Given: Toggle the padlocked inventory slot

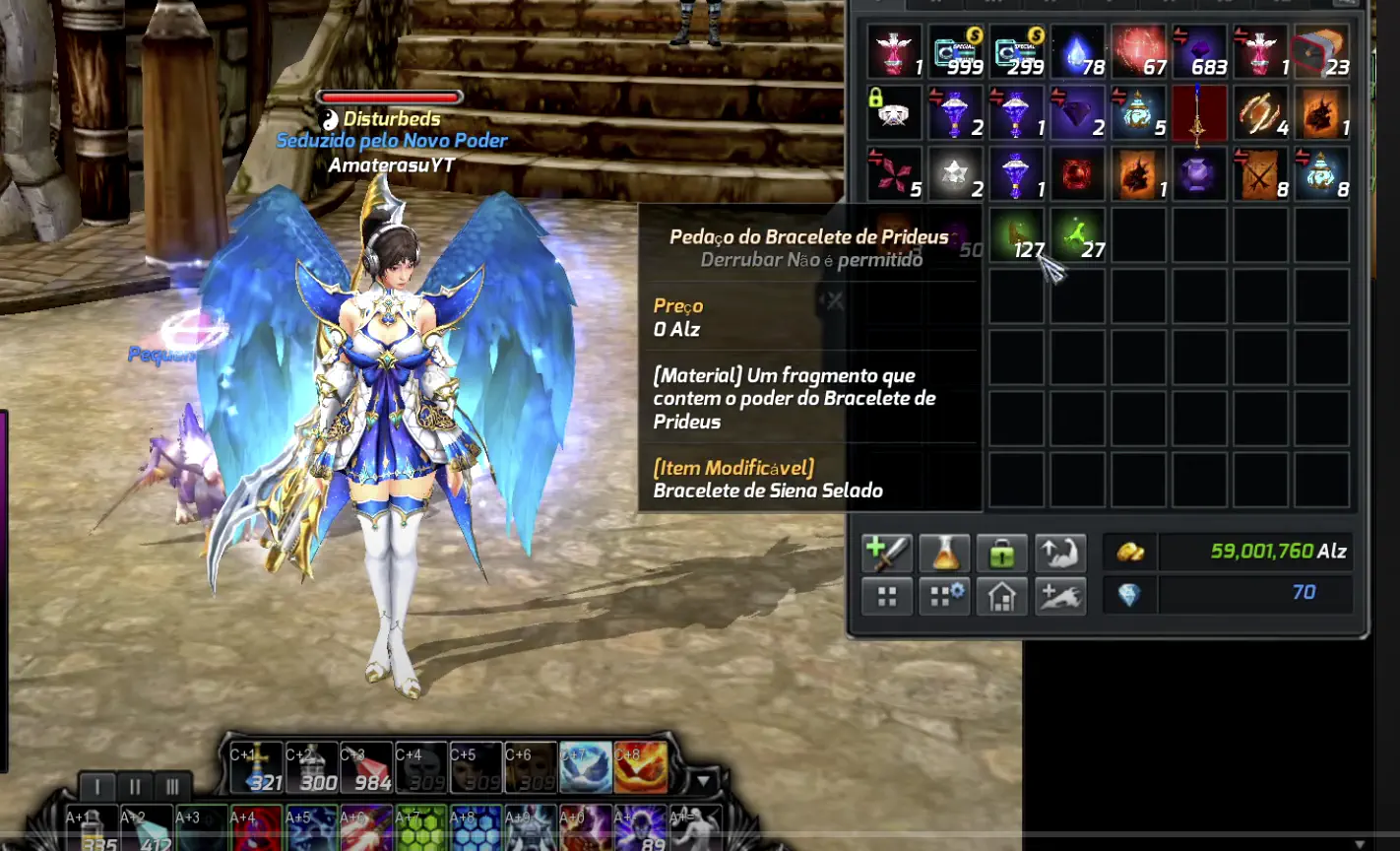Looking at the screenshot, I should [894, 111].
